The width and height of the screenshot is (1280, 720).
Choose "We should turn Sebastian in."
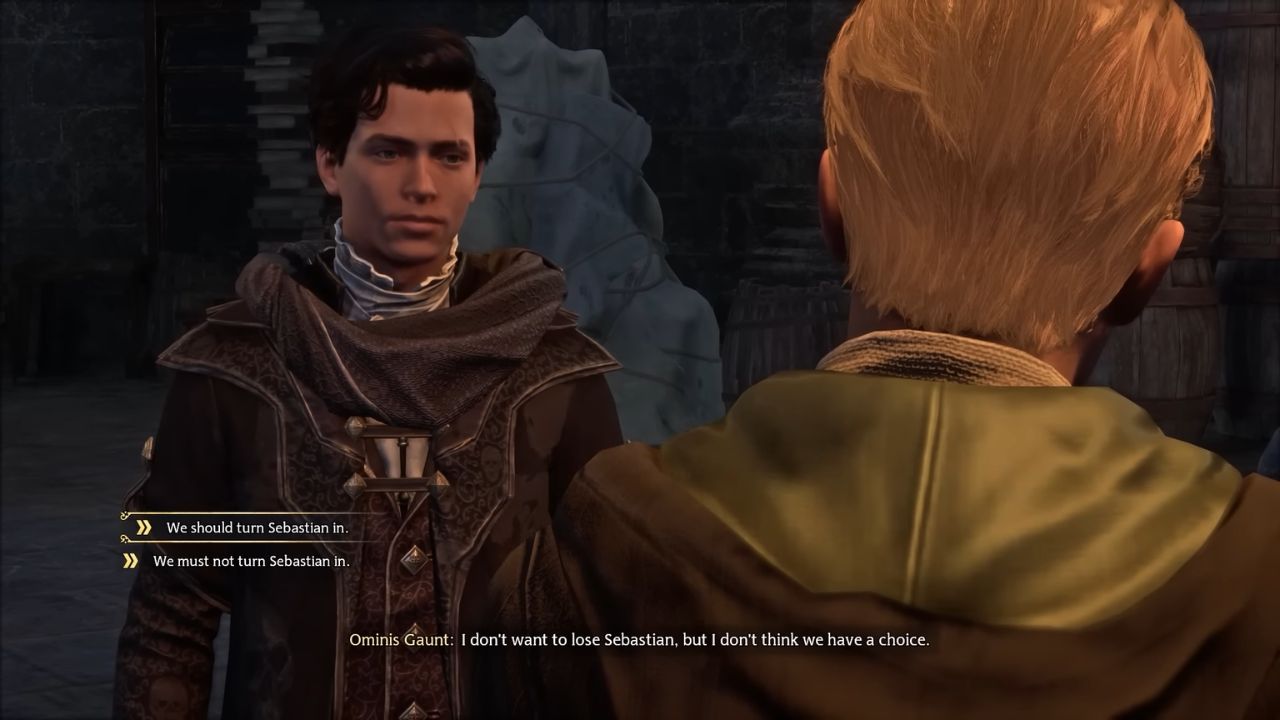tap(257, 527)
